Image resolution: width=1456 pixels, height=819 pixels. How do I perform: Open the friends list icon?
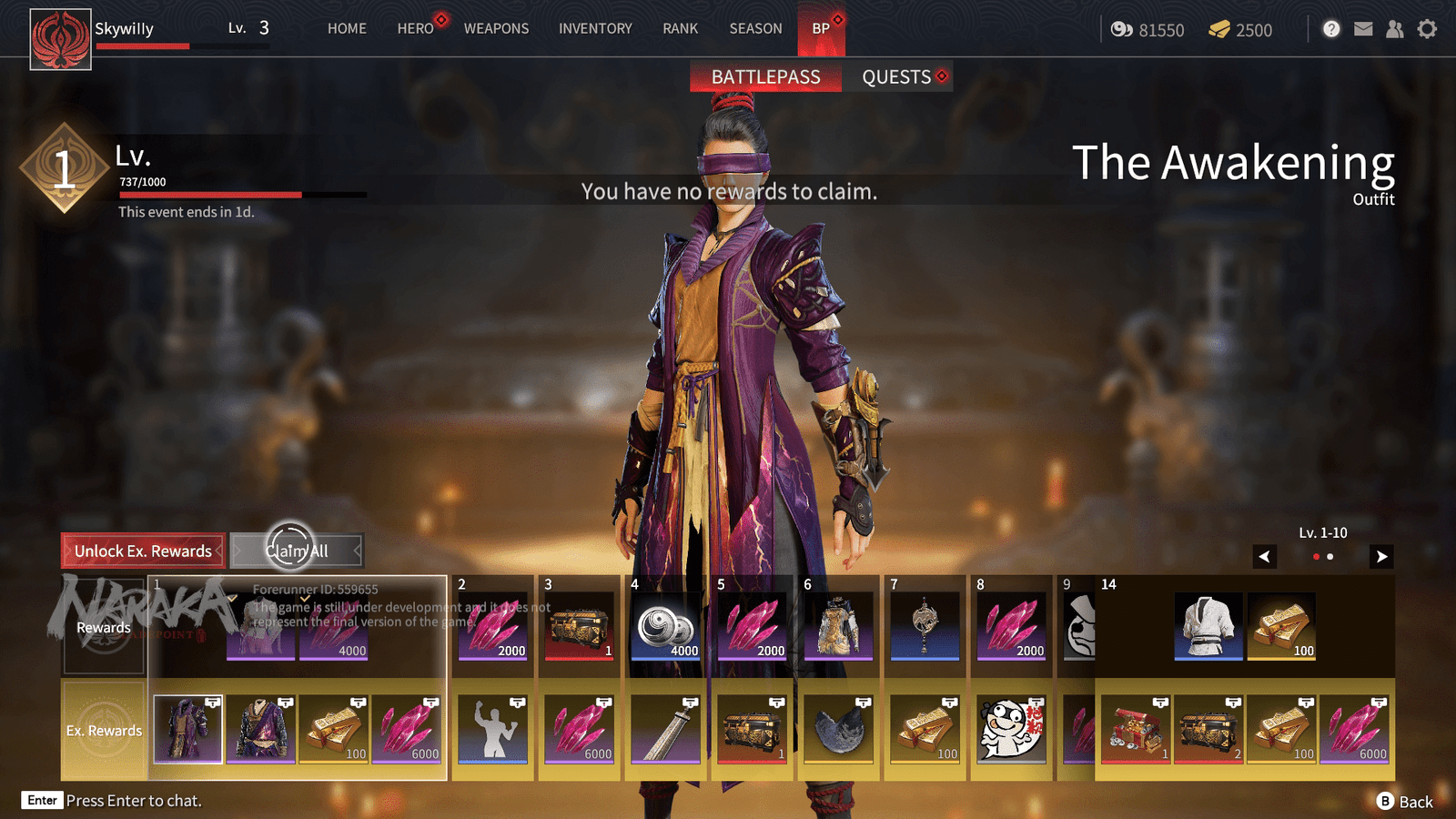[1394, 29]
